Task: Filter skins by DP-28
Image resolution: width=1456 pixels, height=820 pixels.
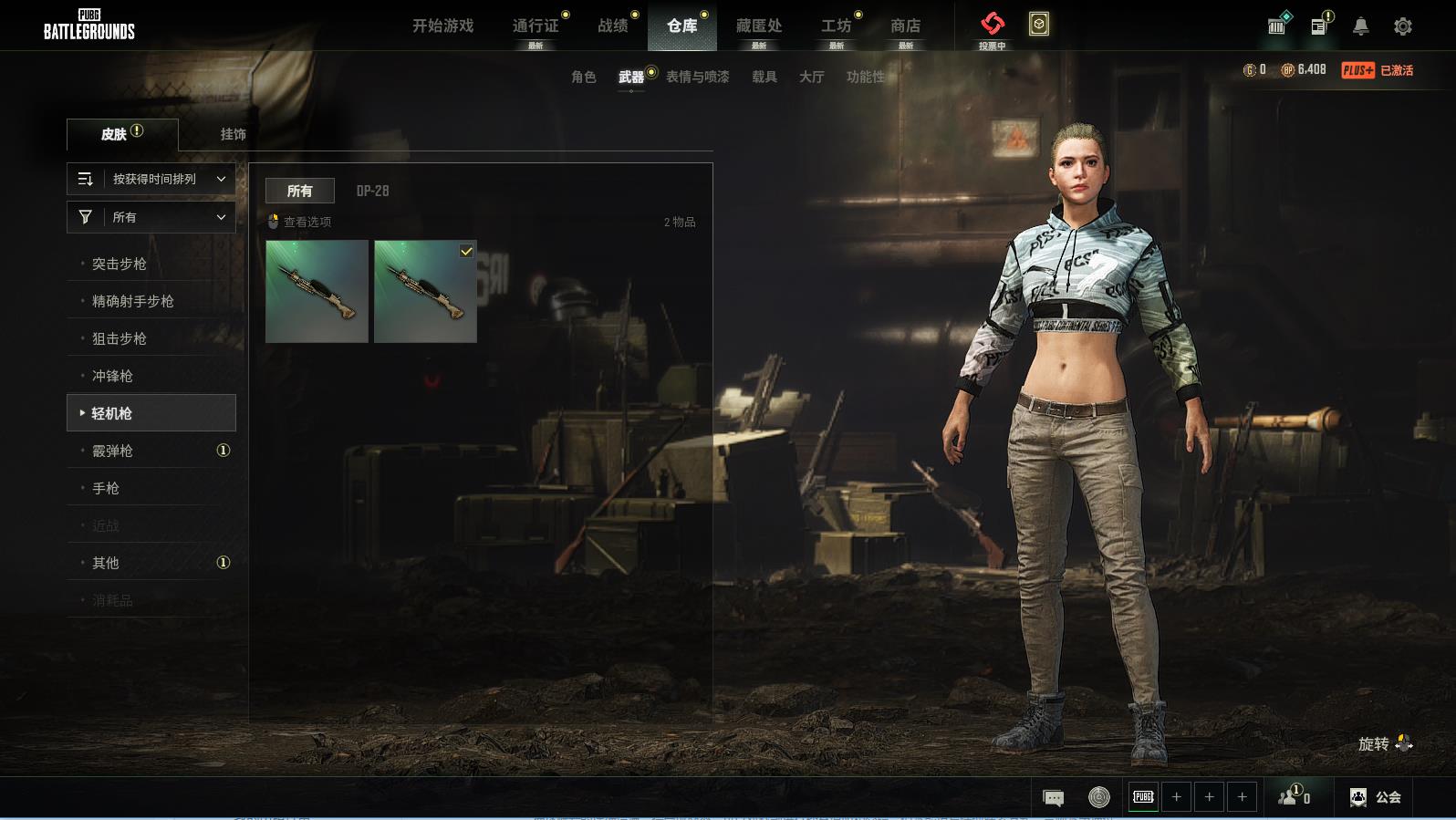Action: 372,191
